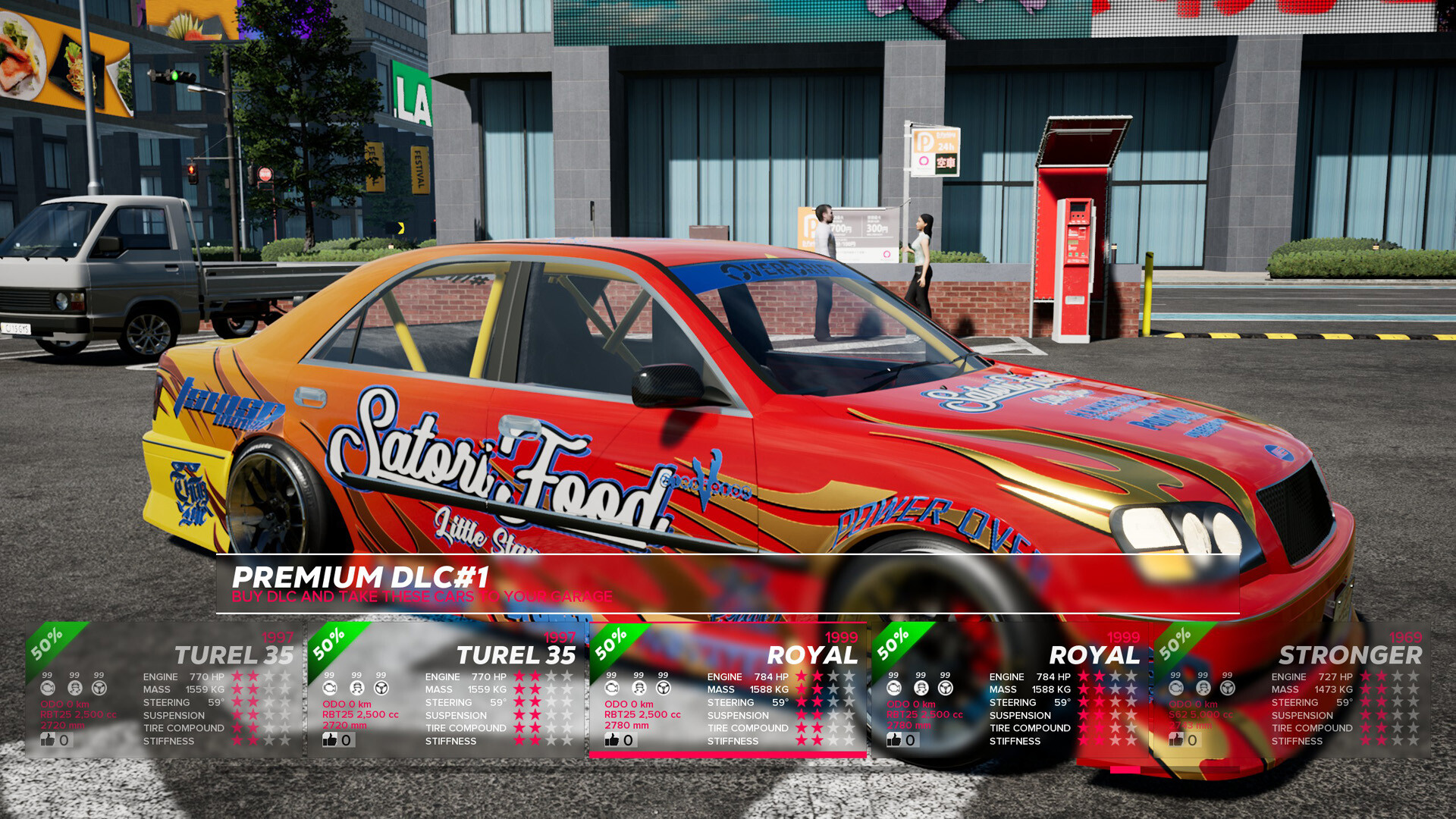Viewport: 1456px width, 819px height.
Task: Click the helmet icon on STRONGER card
Action: pos(1202,688)
